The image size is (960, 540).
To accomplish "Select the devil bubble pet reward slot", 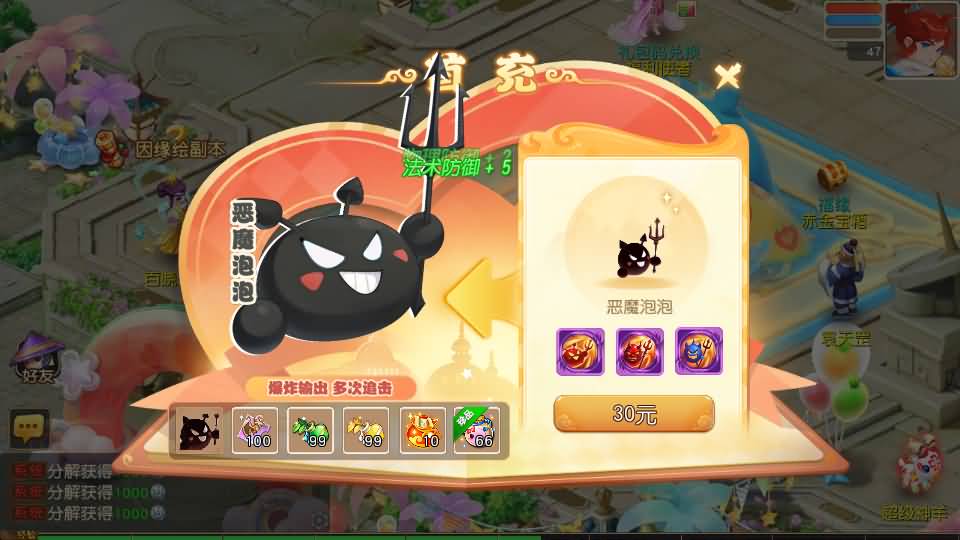I will click(199, 431).
